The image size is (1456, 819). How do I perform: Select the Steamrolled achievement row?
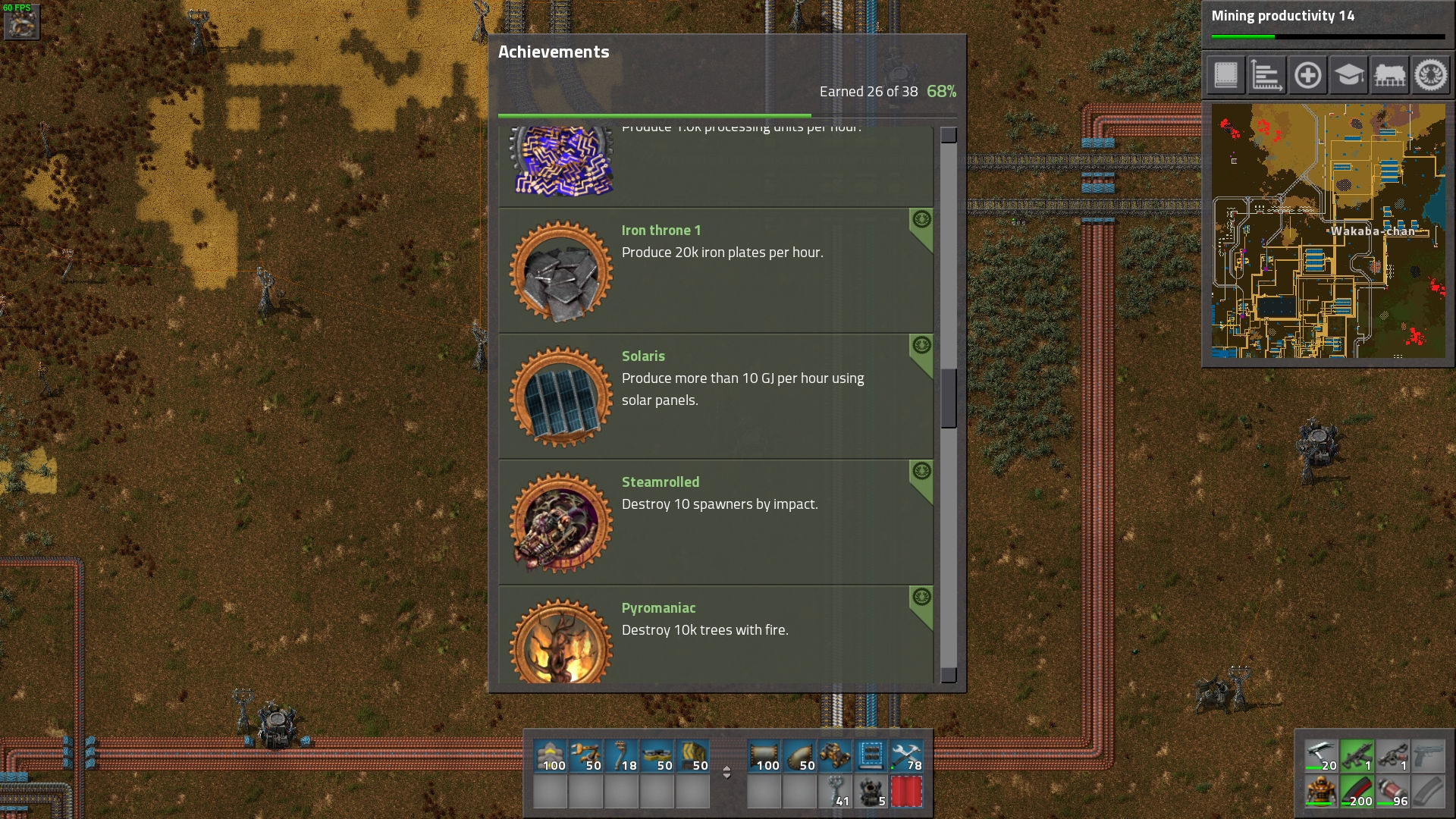pos(715,522)
